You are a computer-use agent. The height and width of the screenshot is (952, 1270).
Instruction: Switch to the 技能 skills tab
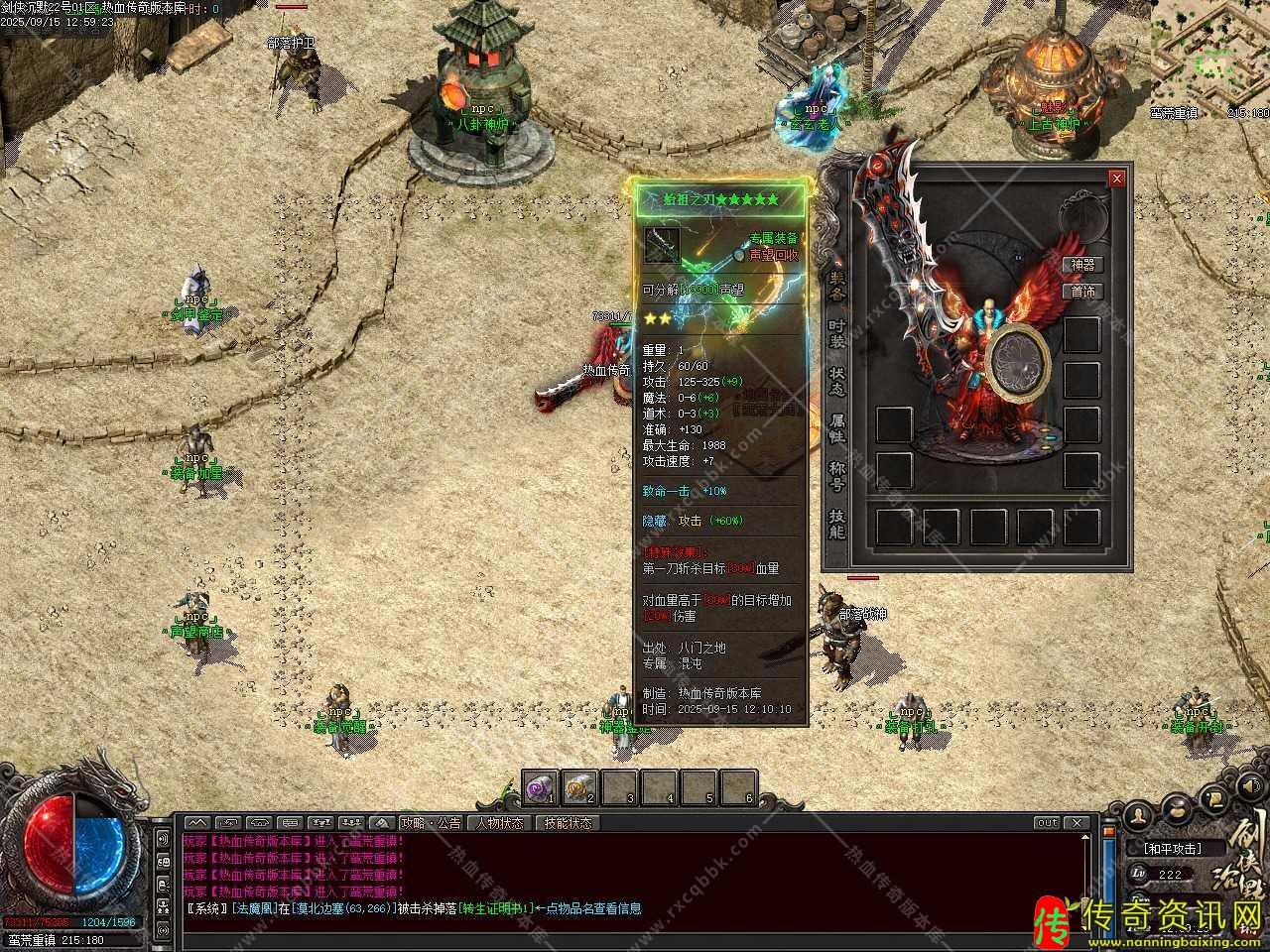click(836, 523)
